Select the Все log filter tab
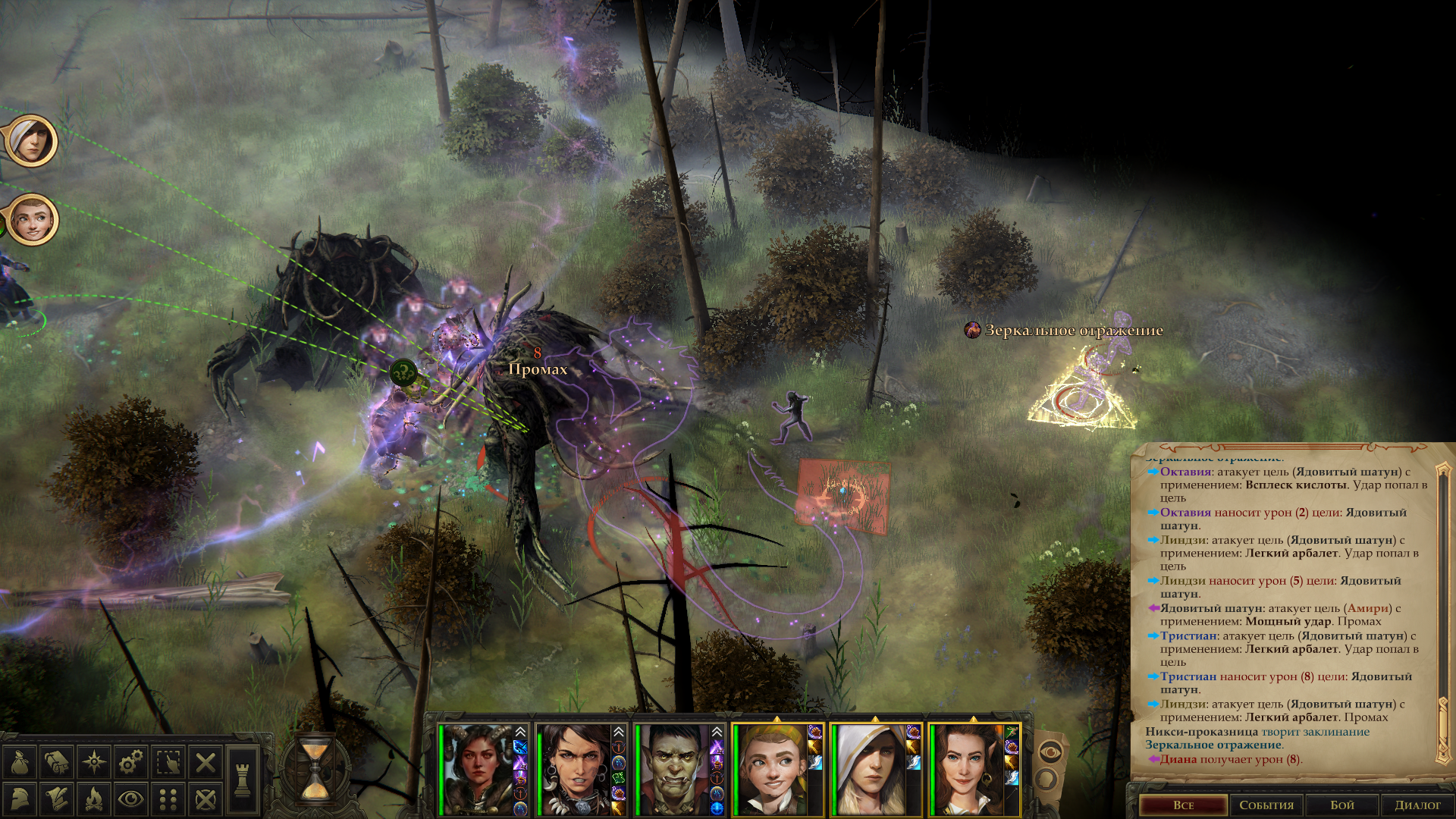Viewport: 1456px width, 819px height. point(1183,805)
